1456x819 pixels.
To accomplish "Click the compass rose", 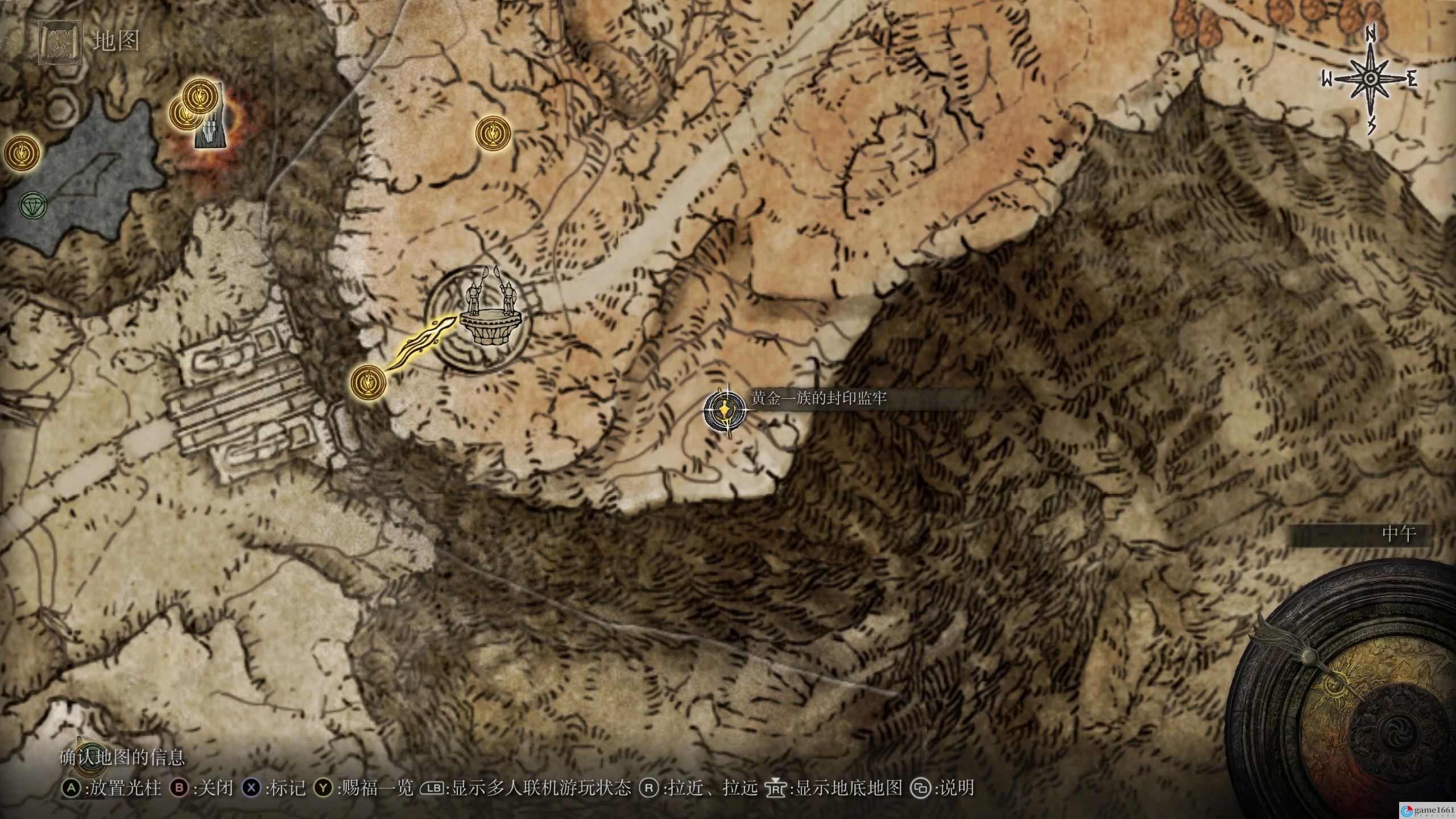I will click(x=1370, y=79).
